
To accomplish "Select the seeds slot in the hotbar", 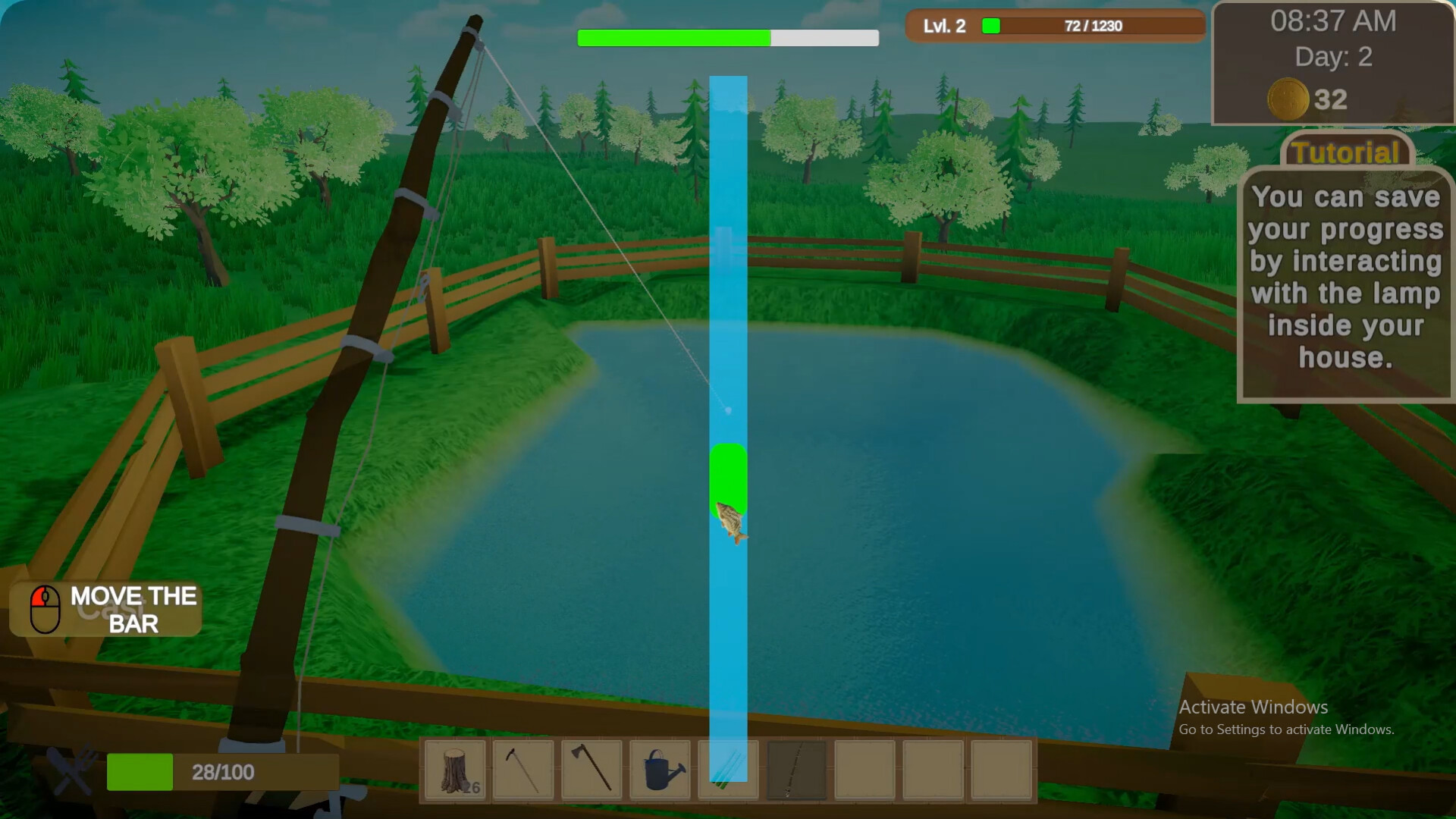I will tap(726, 770).
